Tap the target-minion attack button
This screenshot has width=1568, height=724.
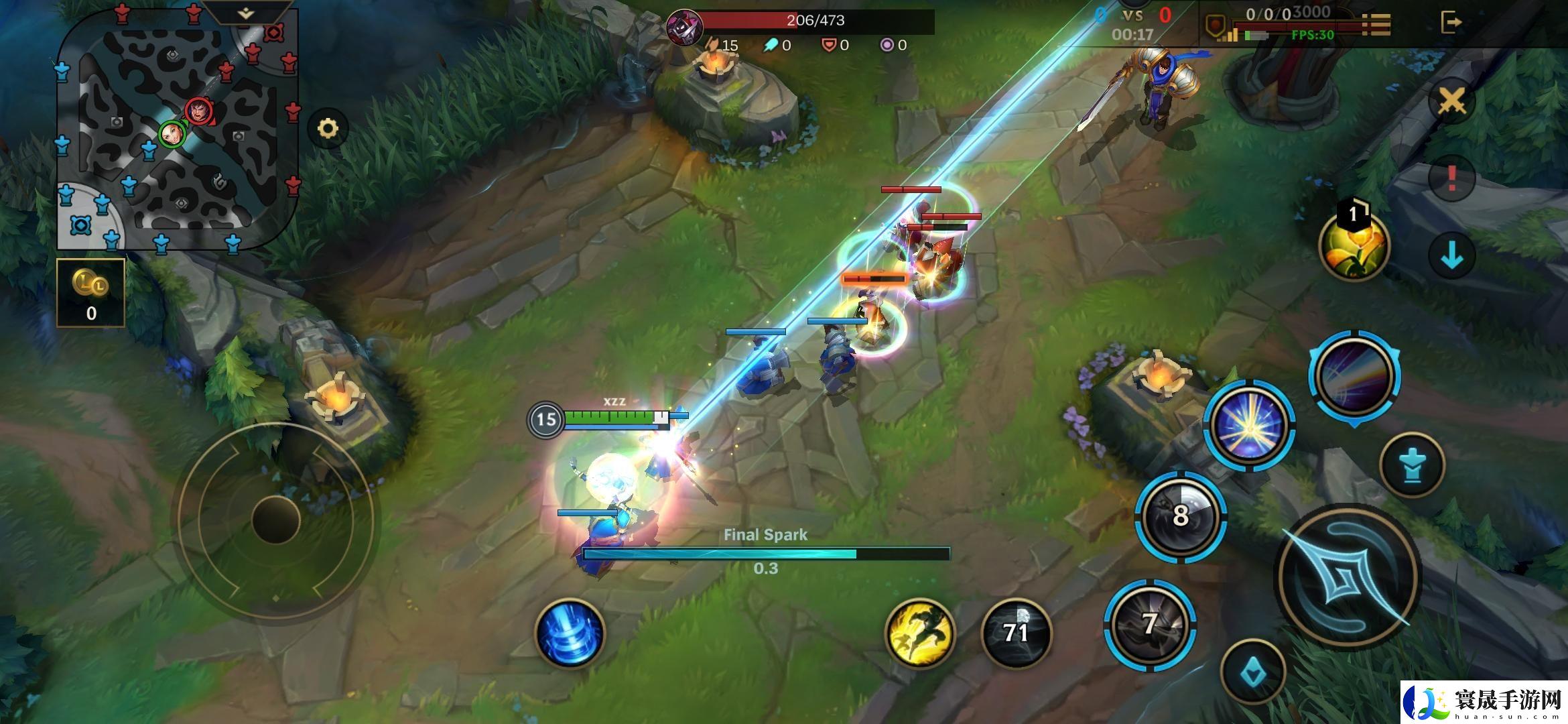point(1412,465)
